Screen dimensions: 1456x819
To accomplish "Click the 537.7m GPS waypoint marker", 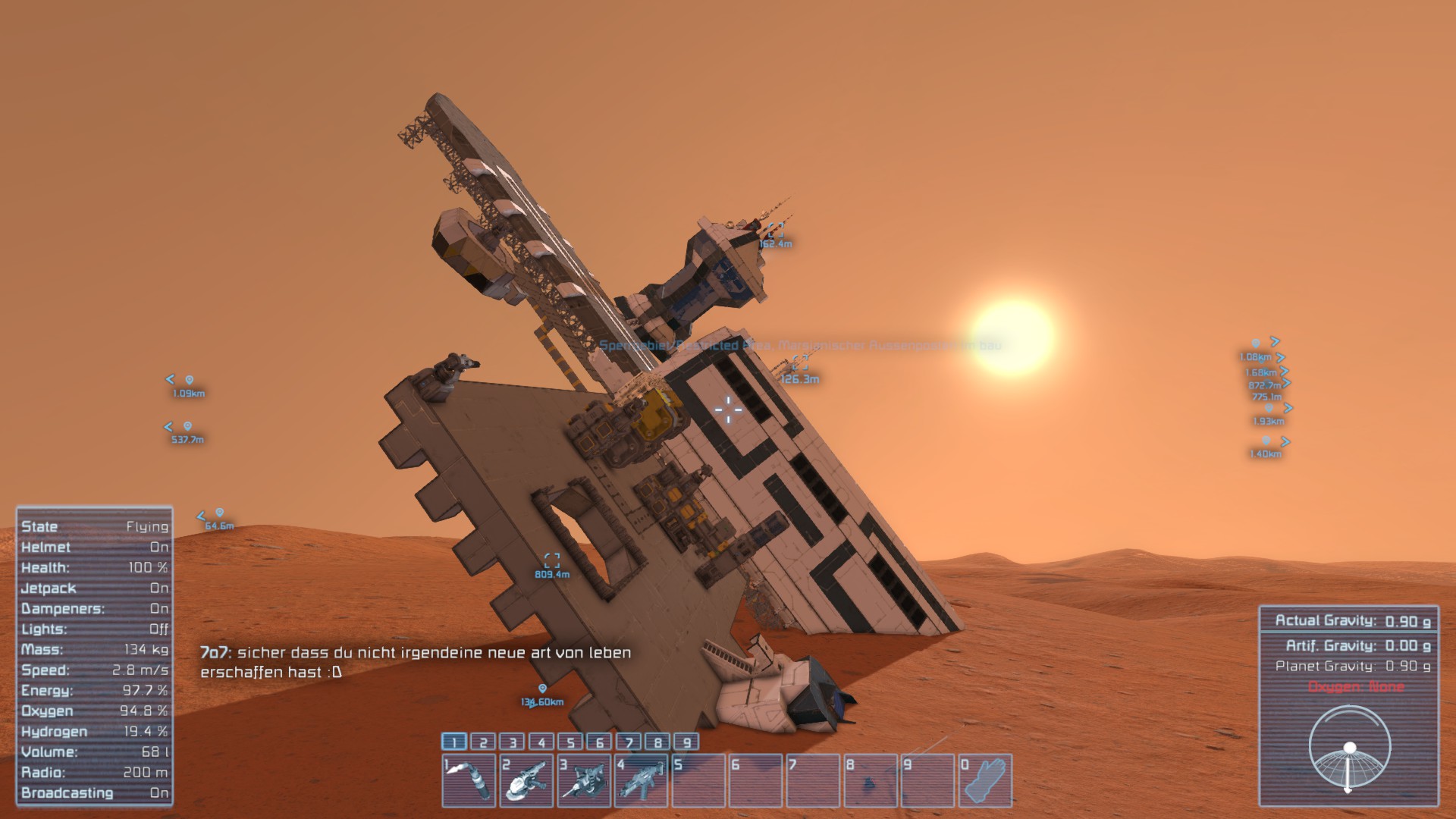I will (x=187, y=427).
